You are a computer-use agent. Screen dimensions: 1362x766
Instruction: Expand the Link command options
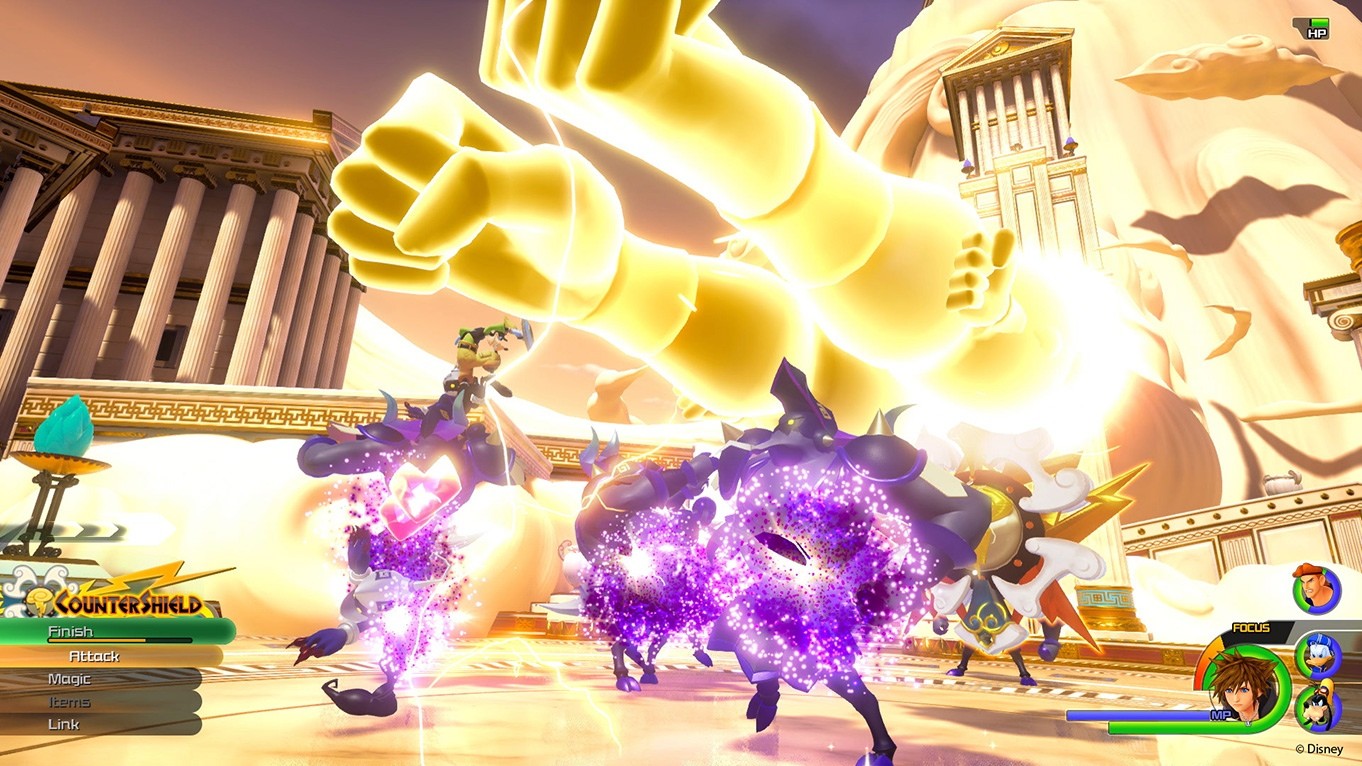pos(62,724)
